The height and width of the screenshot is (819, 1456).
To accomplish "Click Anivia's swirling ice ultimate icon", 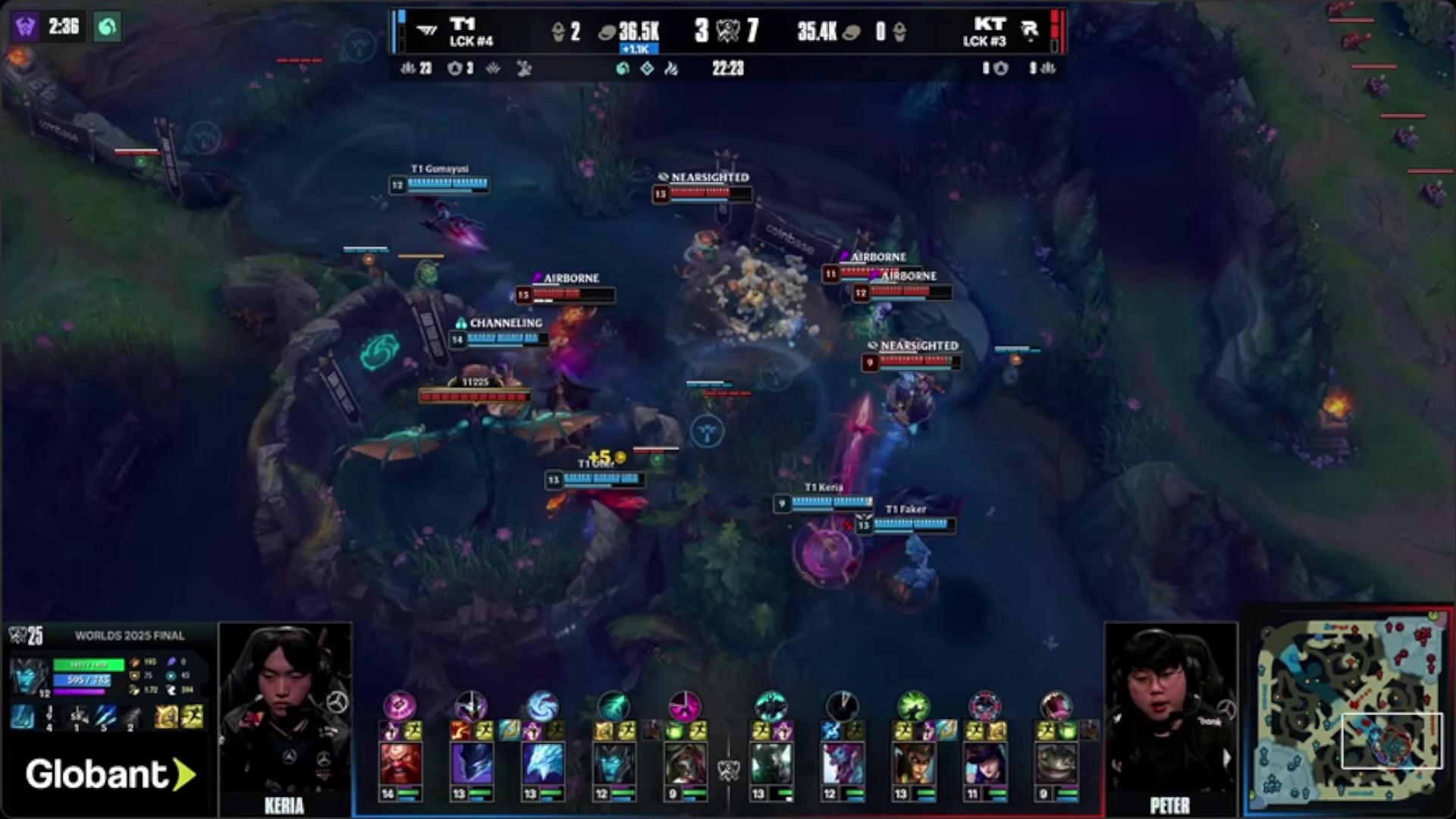I will point(541,706).
